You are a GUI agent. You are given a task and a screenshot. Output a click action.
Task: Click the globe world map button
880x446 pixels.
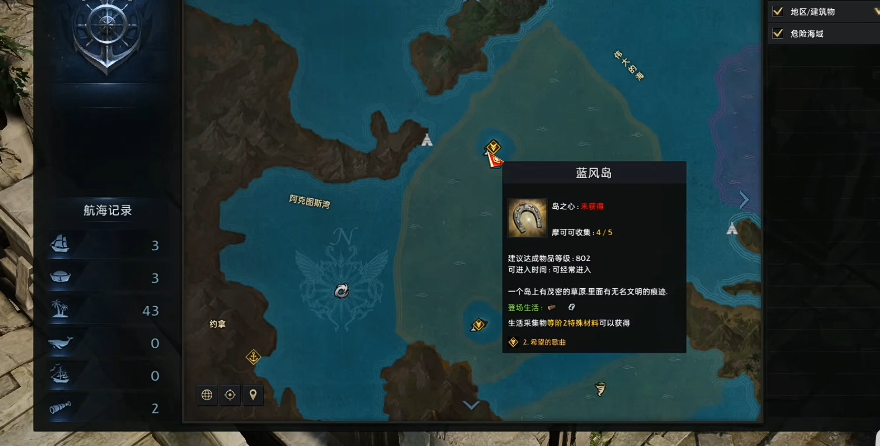click(x=207, y=394)
